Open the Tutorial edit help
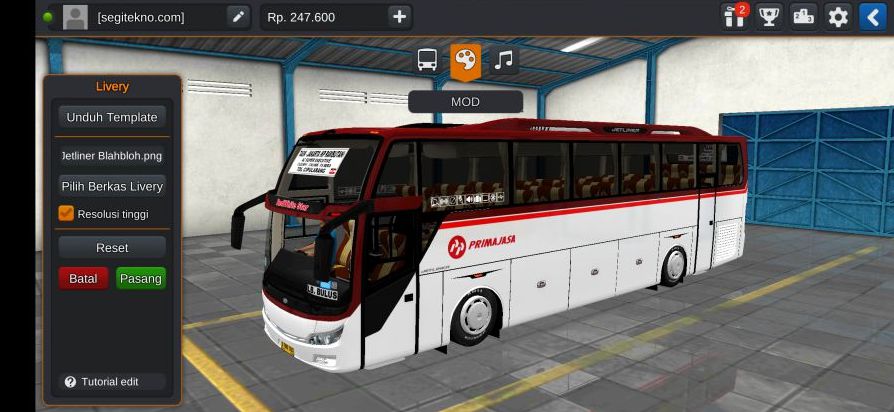The height and width of the screenshot is (412, 894). 102,382
